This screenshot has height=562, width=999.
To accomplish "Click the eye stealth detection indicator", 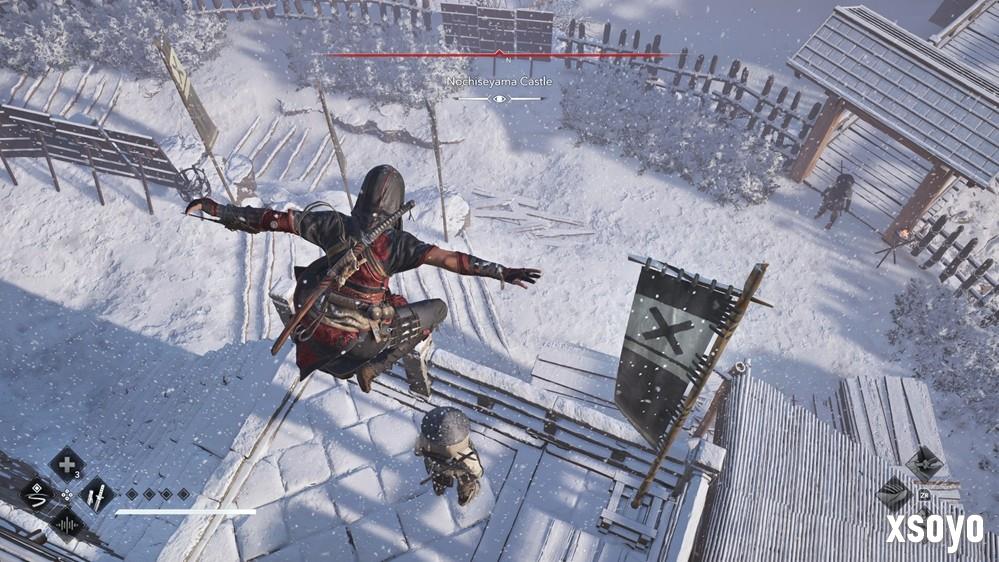I will pyautogui.click(x=499, y=99).
